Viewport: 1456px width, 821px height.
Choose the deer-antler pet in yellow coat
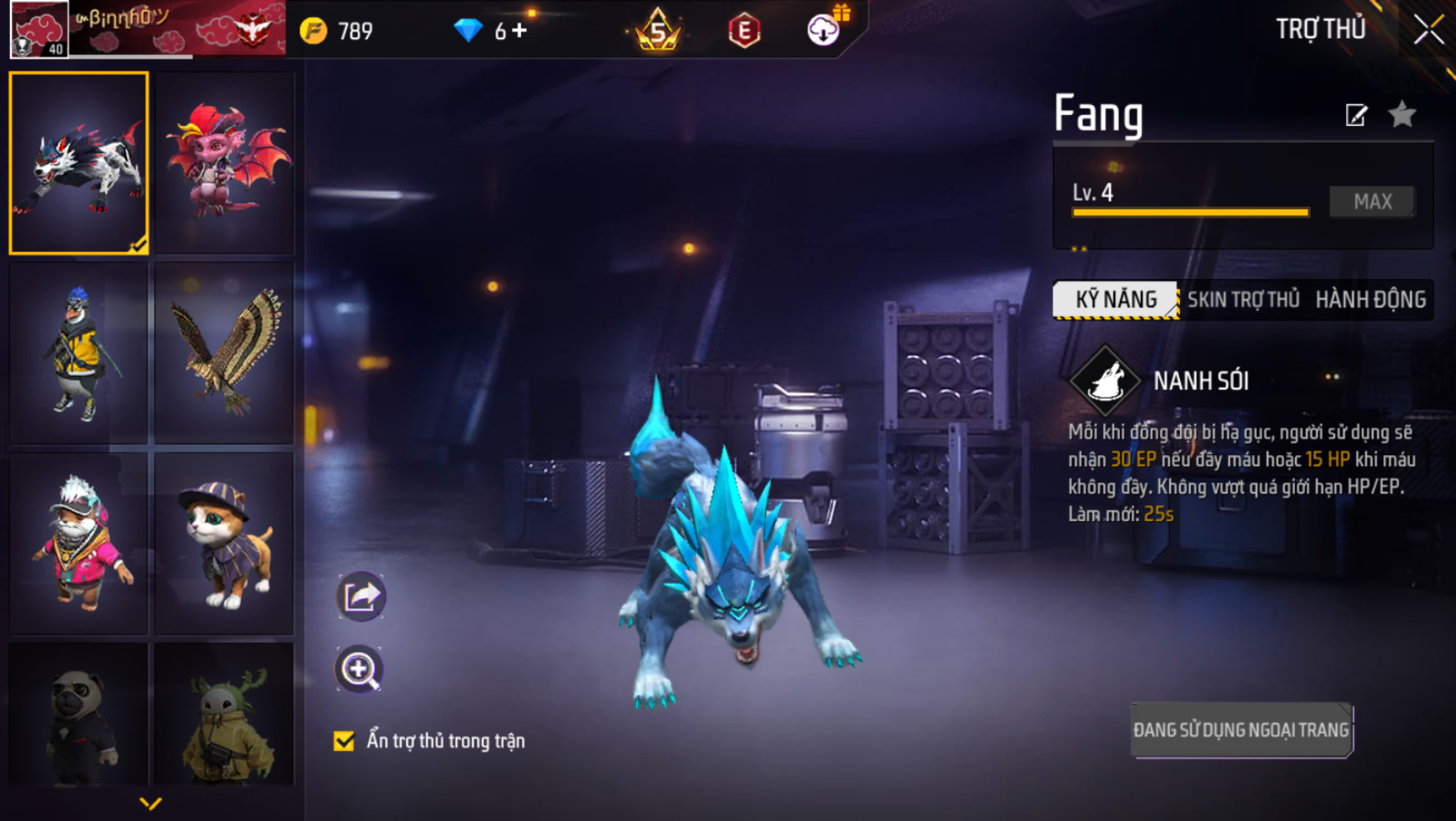224,715
